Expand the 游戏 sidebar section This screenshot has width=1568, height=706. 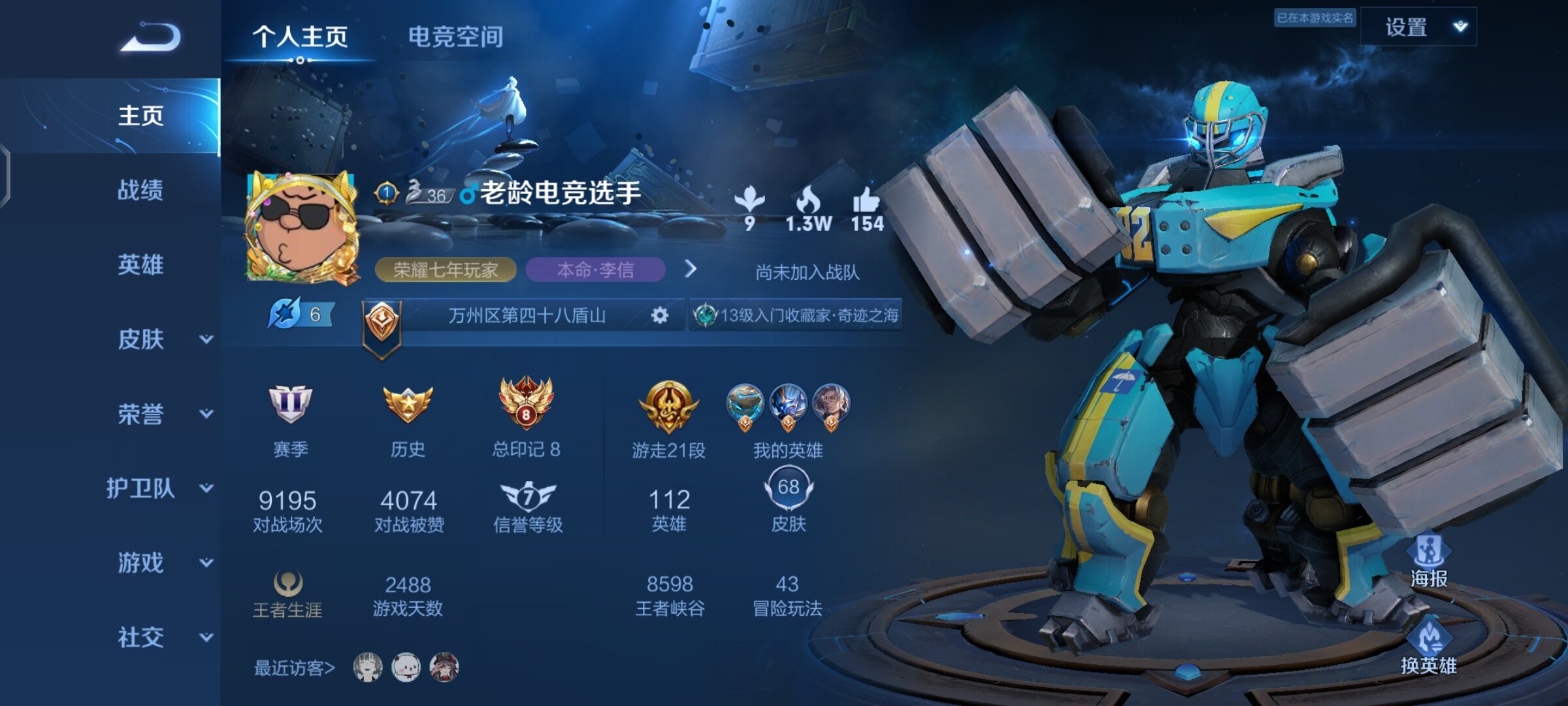[x=163, y=563]
